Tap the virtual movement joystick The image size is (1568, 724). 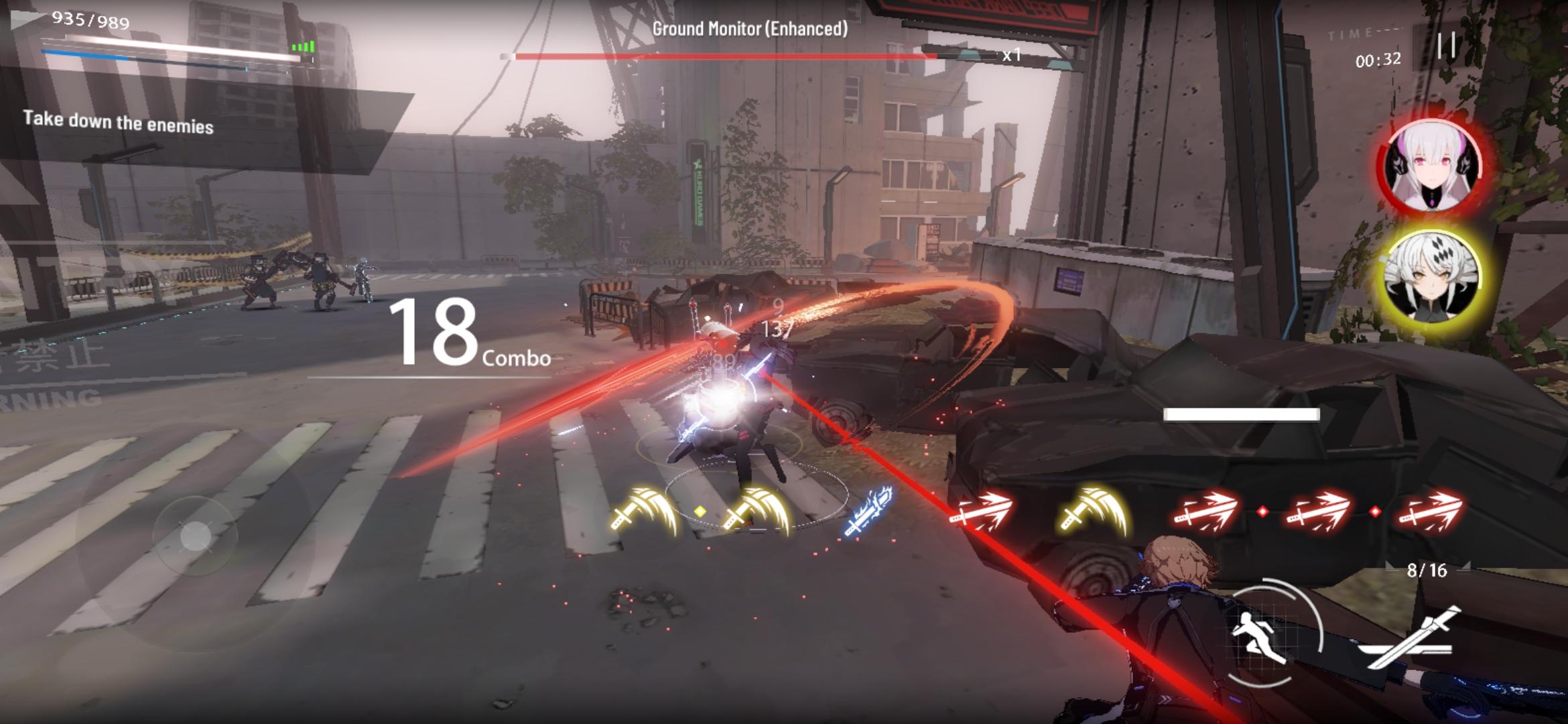click(x=195, y=536)
